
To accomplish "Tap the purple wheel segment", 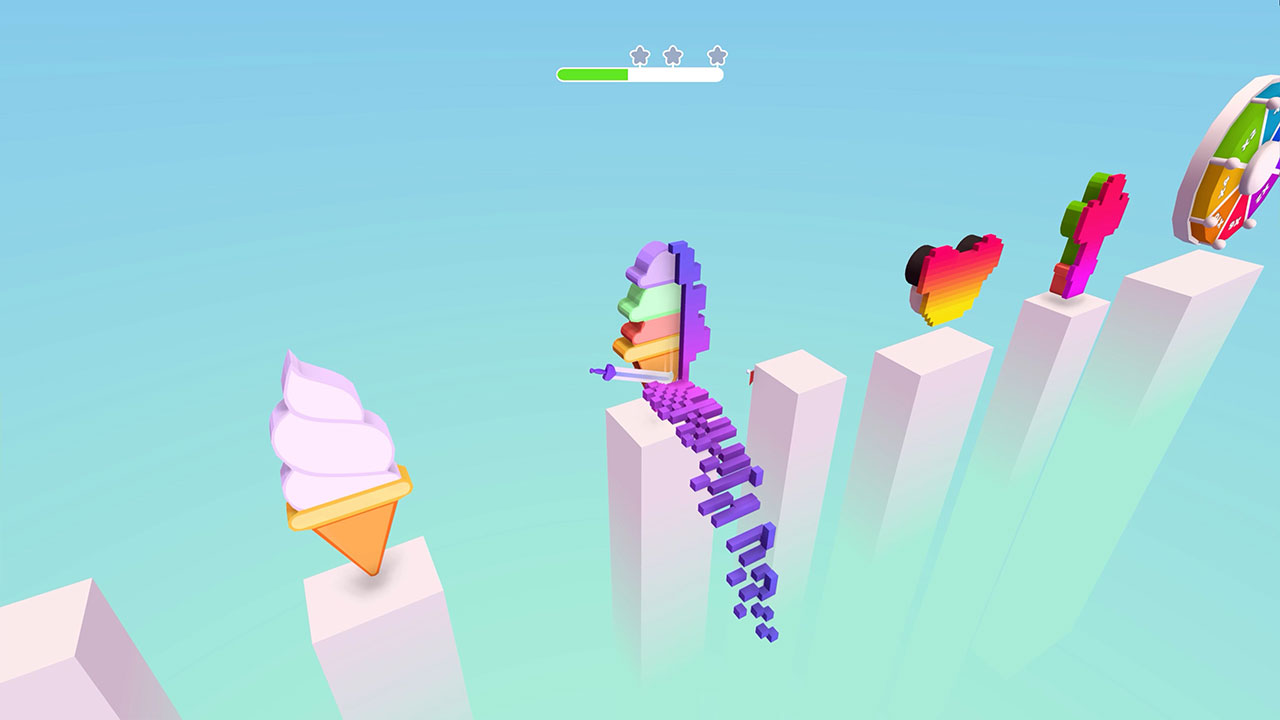I will tap(1263, 196).
